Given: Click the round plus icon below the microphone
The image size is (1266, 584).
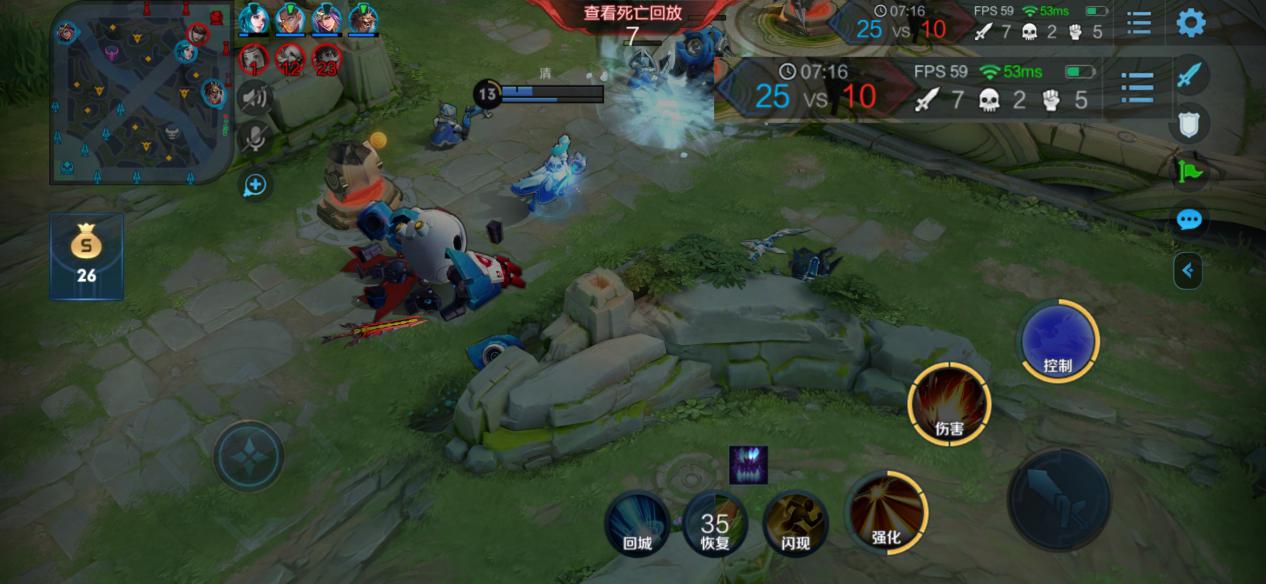Looking at the screenshot, I should 255,185.
